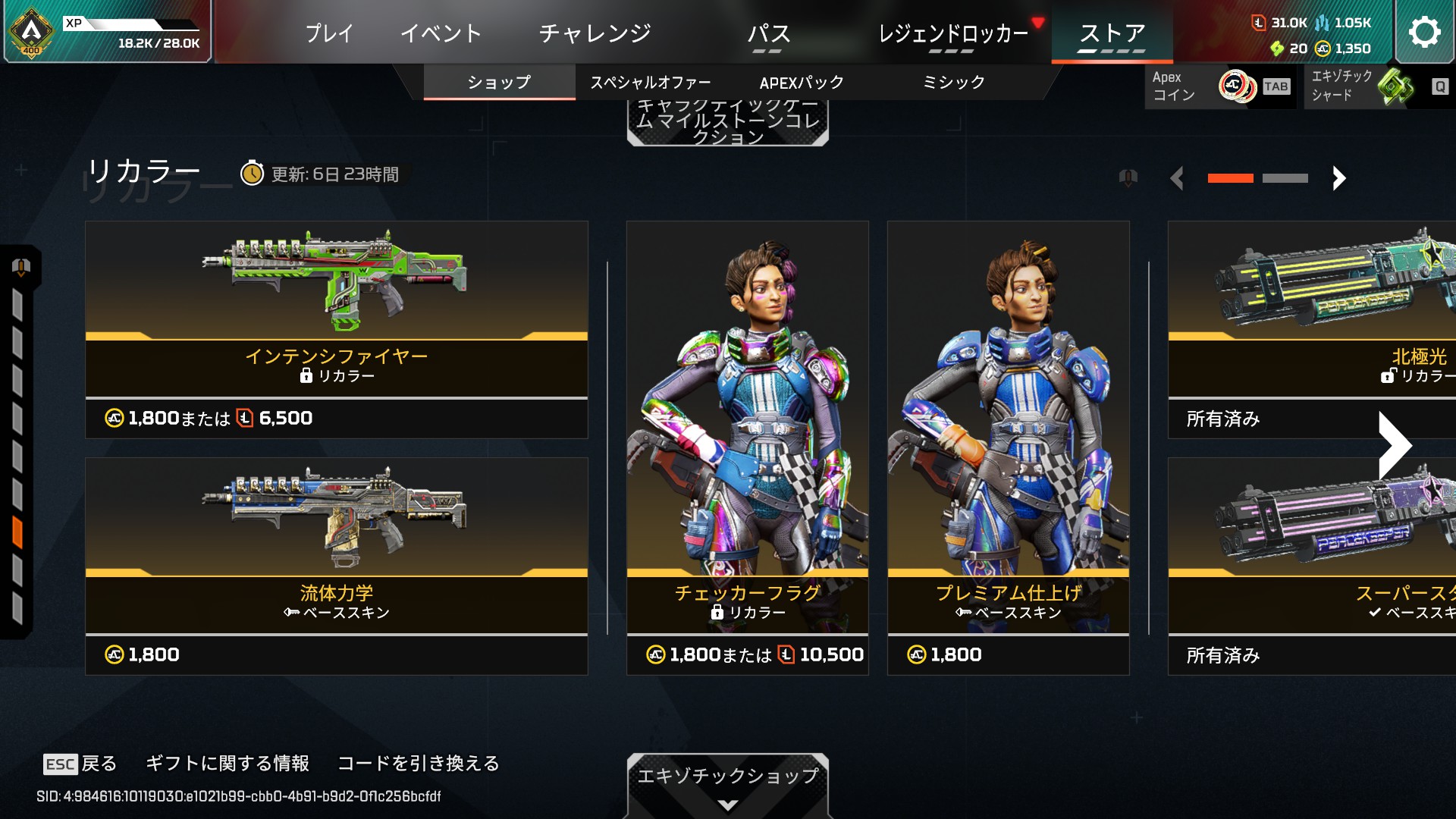Select the レジェンドロッカー tab
The image size is (1456, 819).
[953, 35]
